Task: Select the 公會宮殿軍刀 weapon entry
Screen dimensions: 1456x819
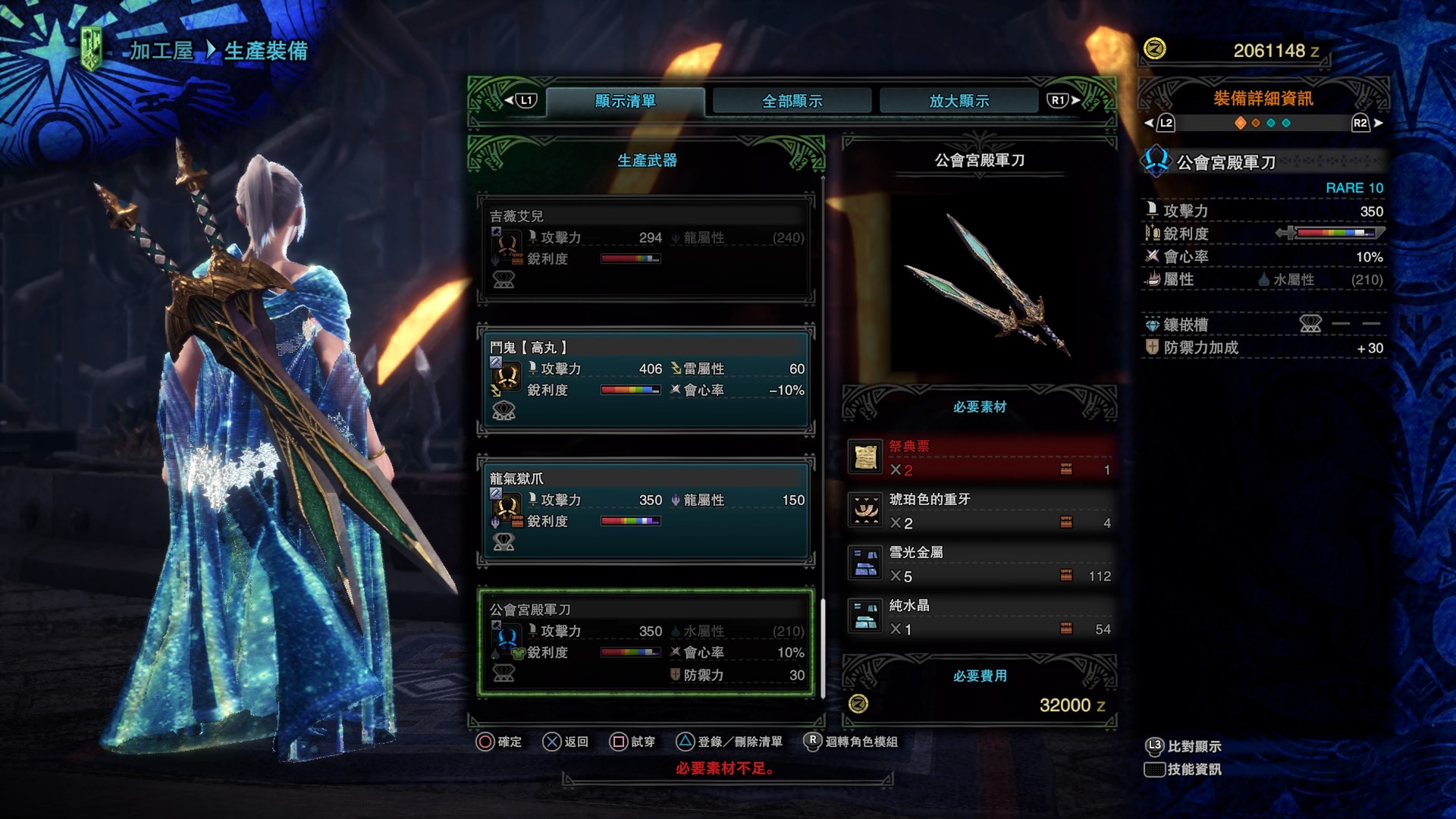Action: coord(646,642)
